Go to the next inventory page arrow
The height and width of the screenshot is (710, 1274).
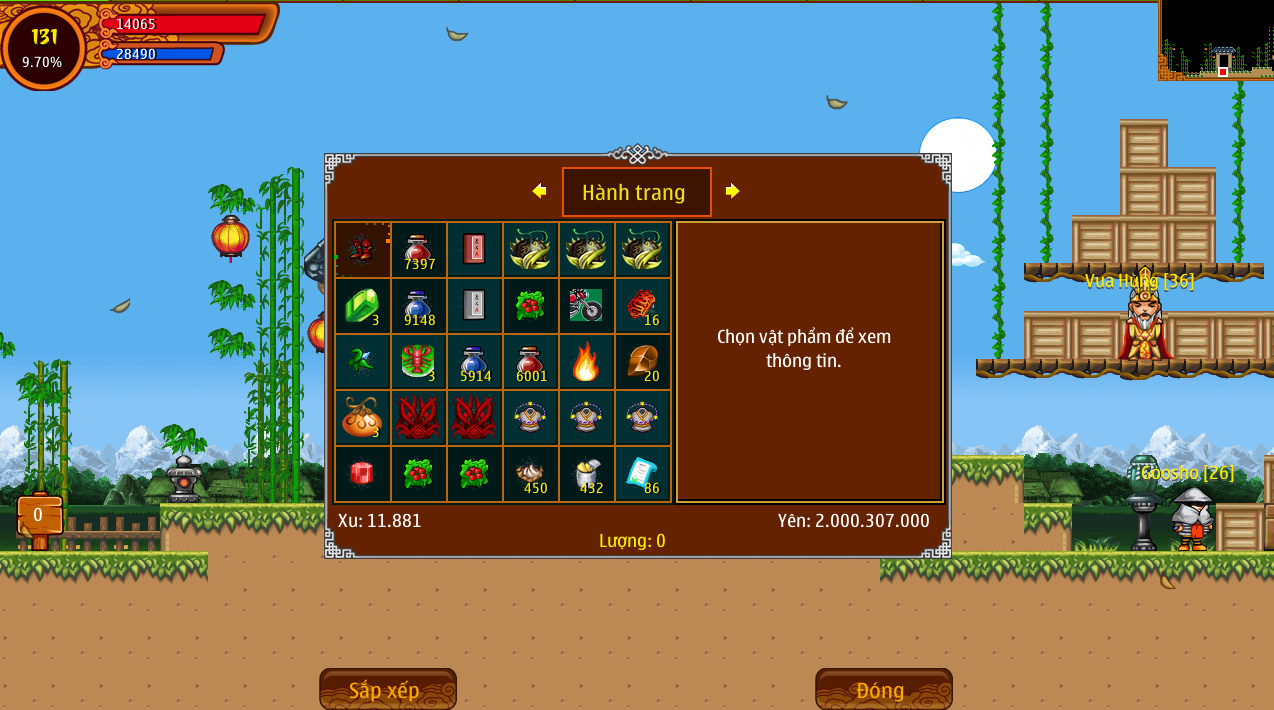pos(733,191)
